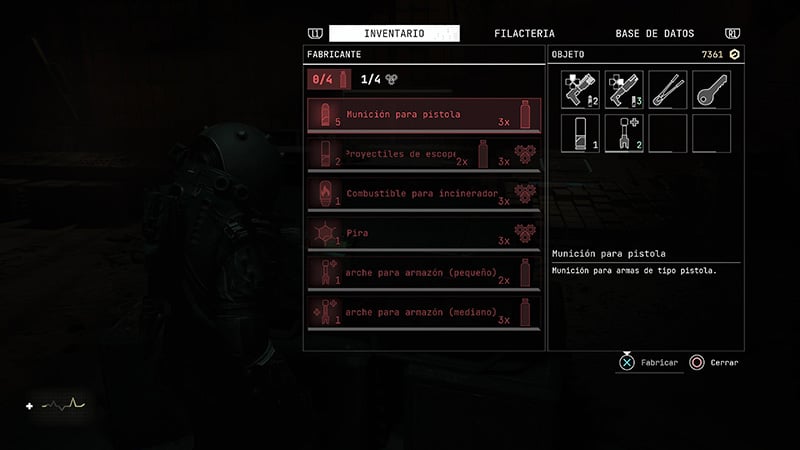The image size is (800, 450).
Task: Open the Base de Datos tab
Action: 654,34
